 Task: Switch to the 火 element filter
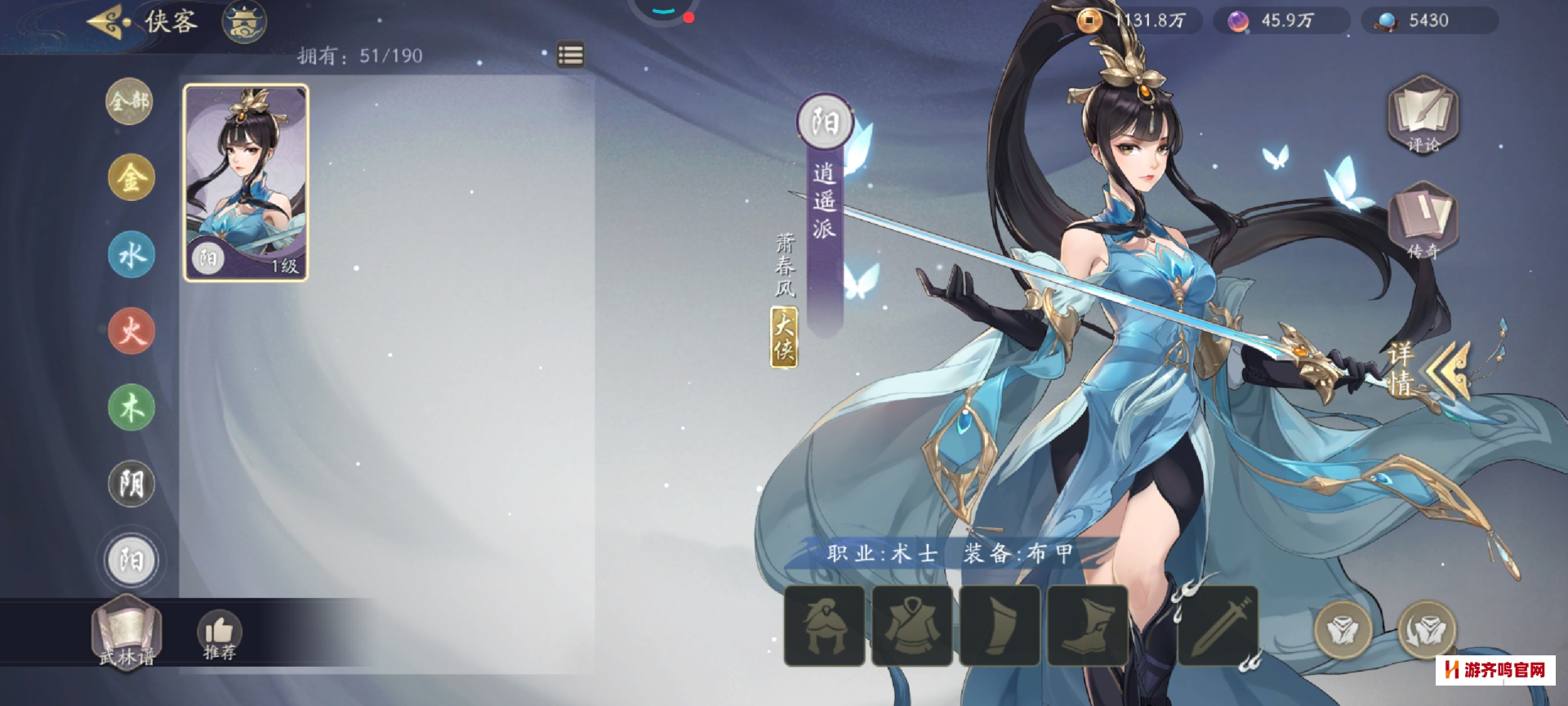[131, 331]
